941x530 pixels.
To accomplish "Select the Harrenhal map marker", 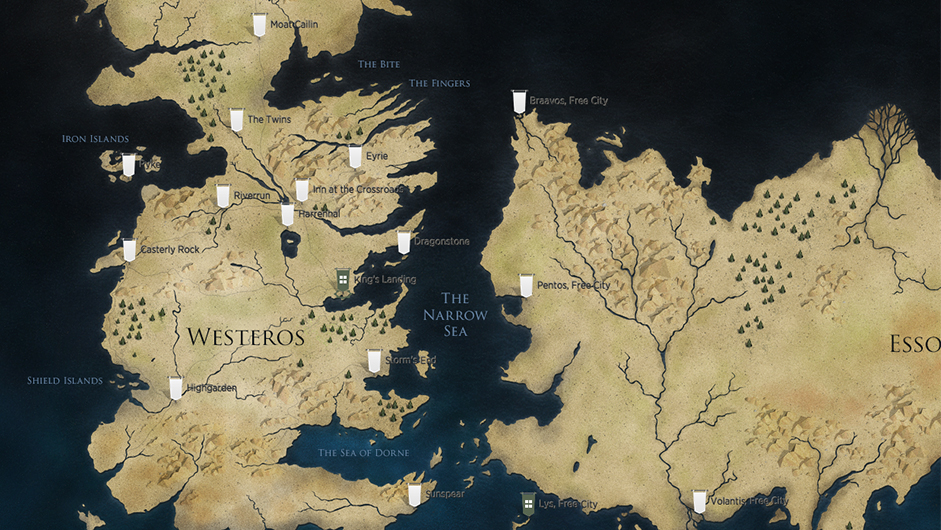I will click(288, 214).
